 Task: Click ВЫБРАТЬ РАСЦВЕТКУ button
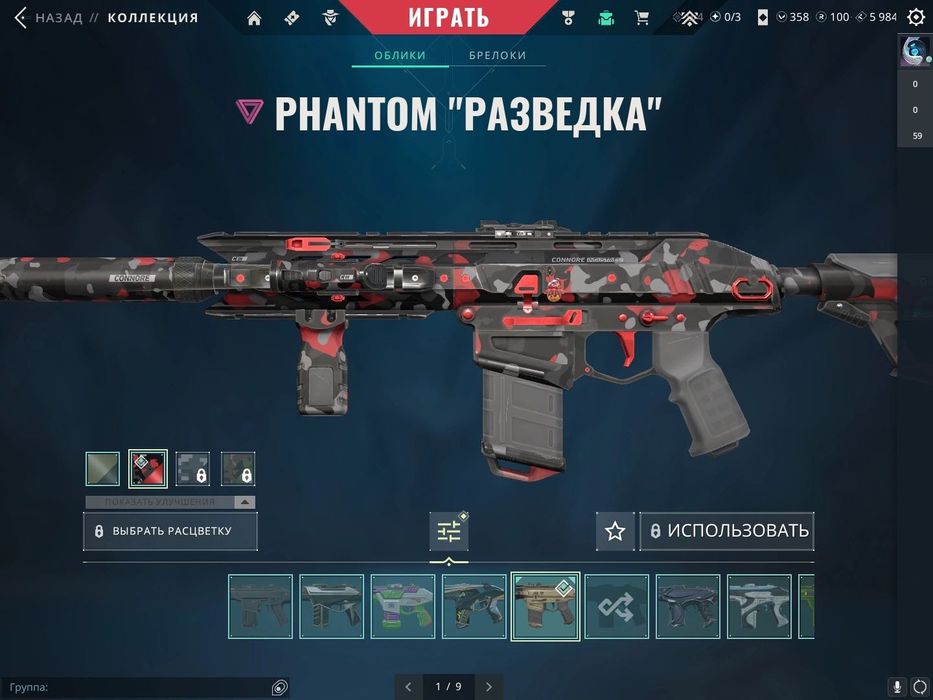pos(170,531)
